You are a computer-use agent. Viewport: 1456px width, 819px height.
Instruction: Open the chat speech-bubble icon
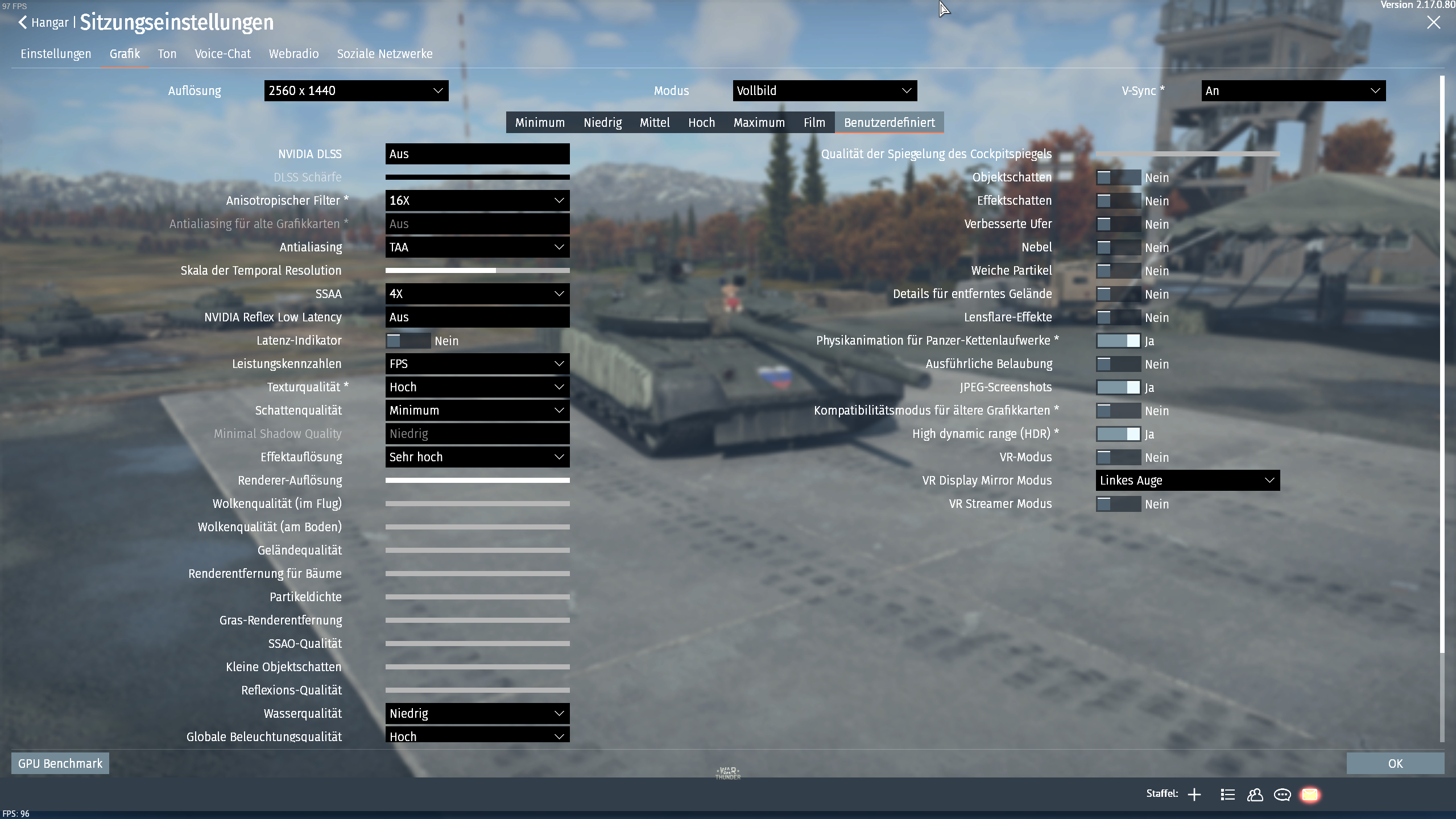pos(1283,794)
